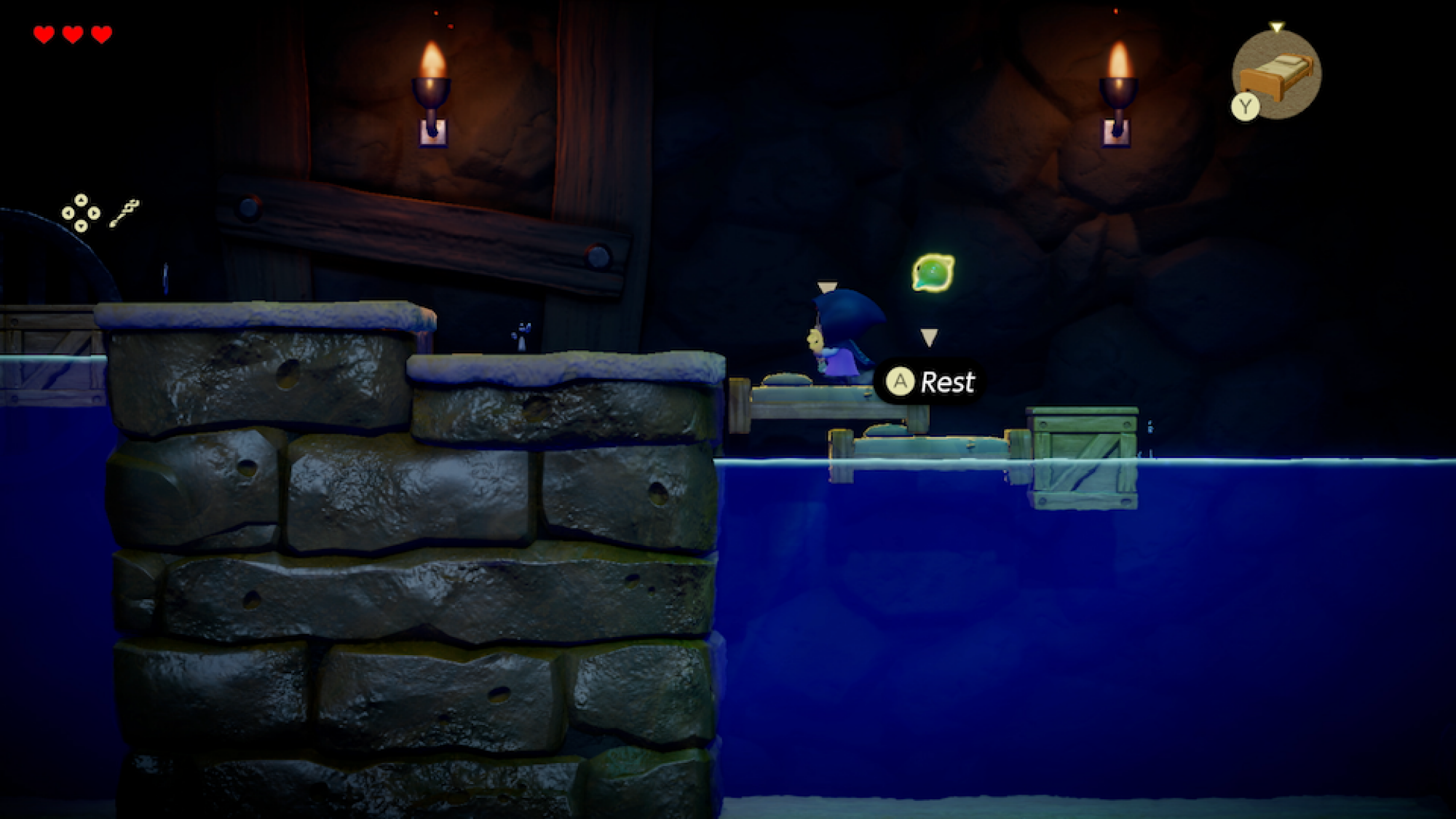Click the middle heart of the health meter
This screenshot has height=819, width=1456.
coord(74,33)
